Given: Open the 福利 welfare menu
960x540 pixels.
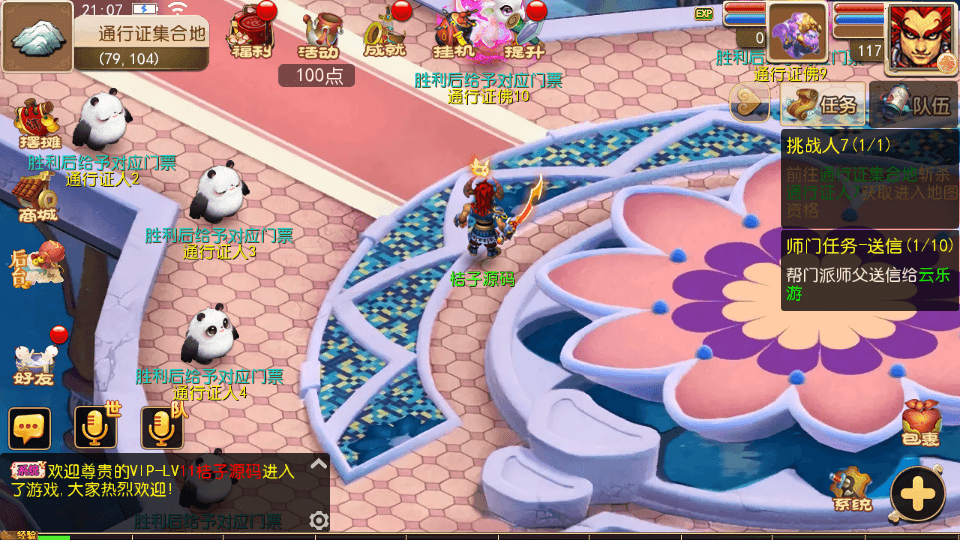Looking at the screenshot, I should (x=249, y=31).
